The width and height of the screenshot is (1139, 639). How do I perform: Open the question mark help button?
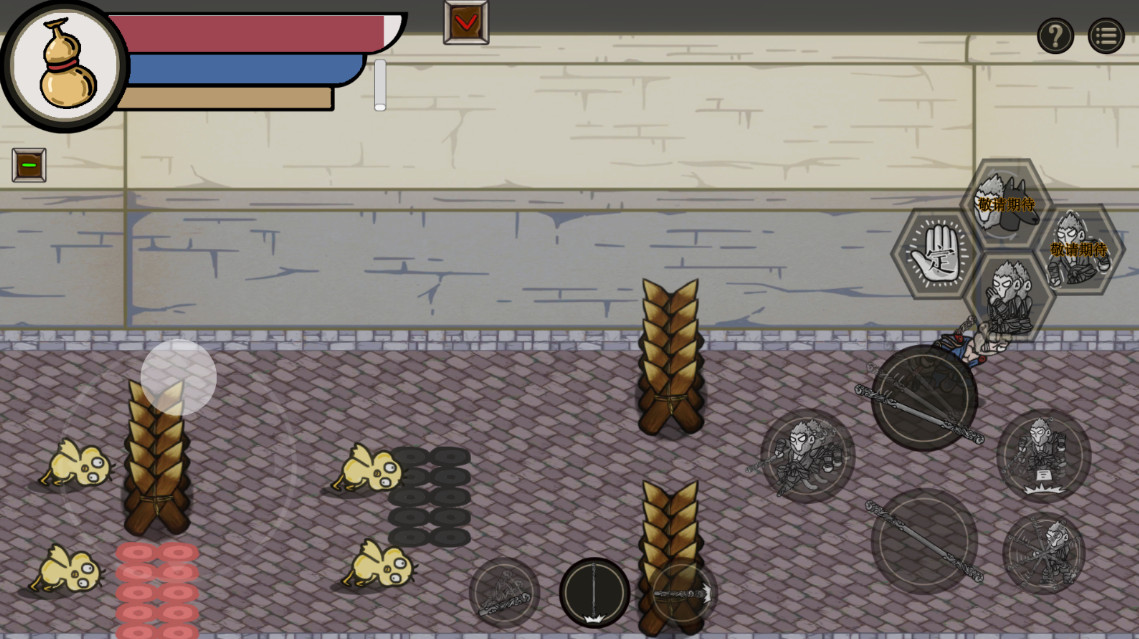click(x=1055, y=36)
